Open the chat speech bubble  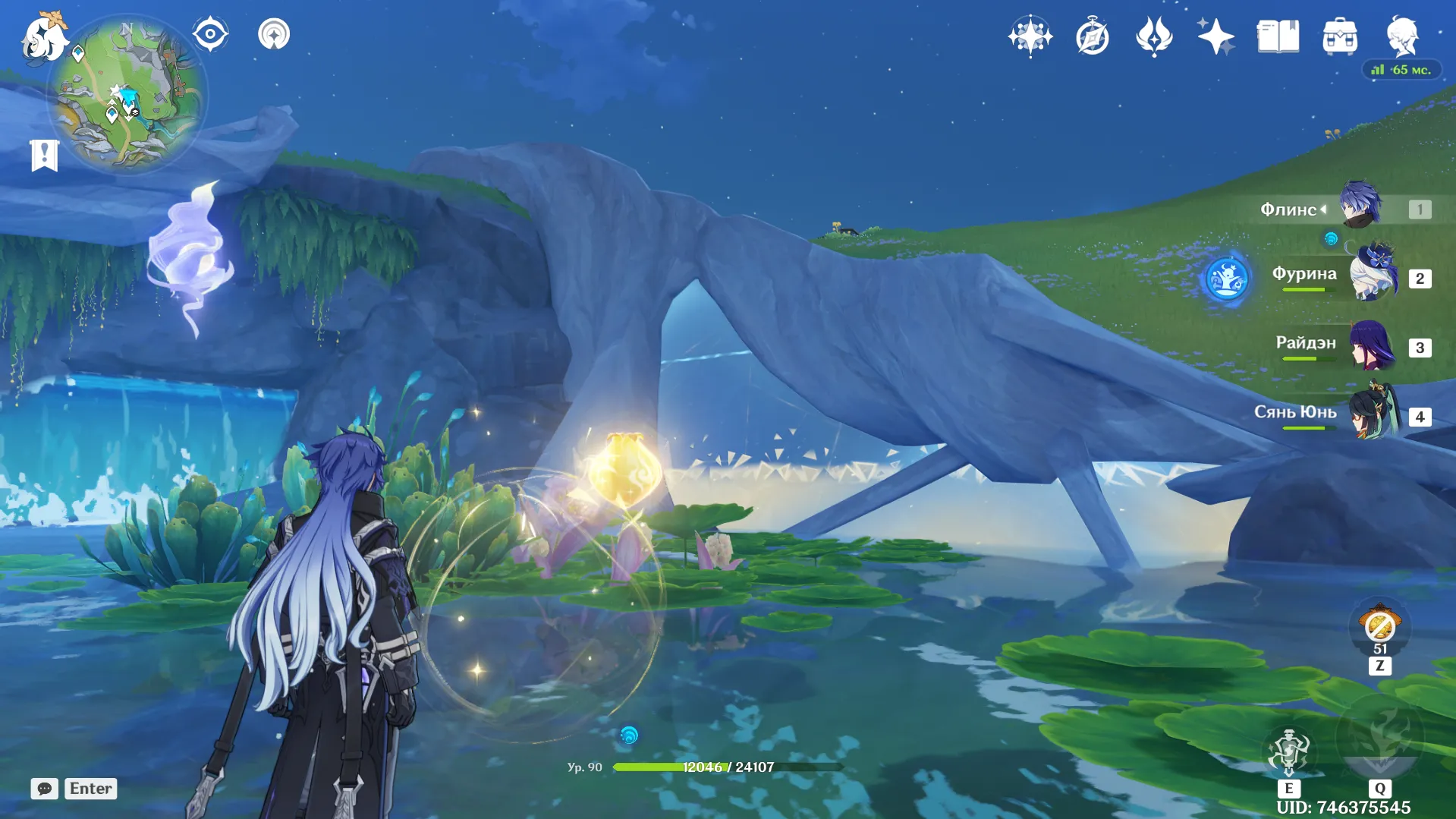point(45,789)
